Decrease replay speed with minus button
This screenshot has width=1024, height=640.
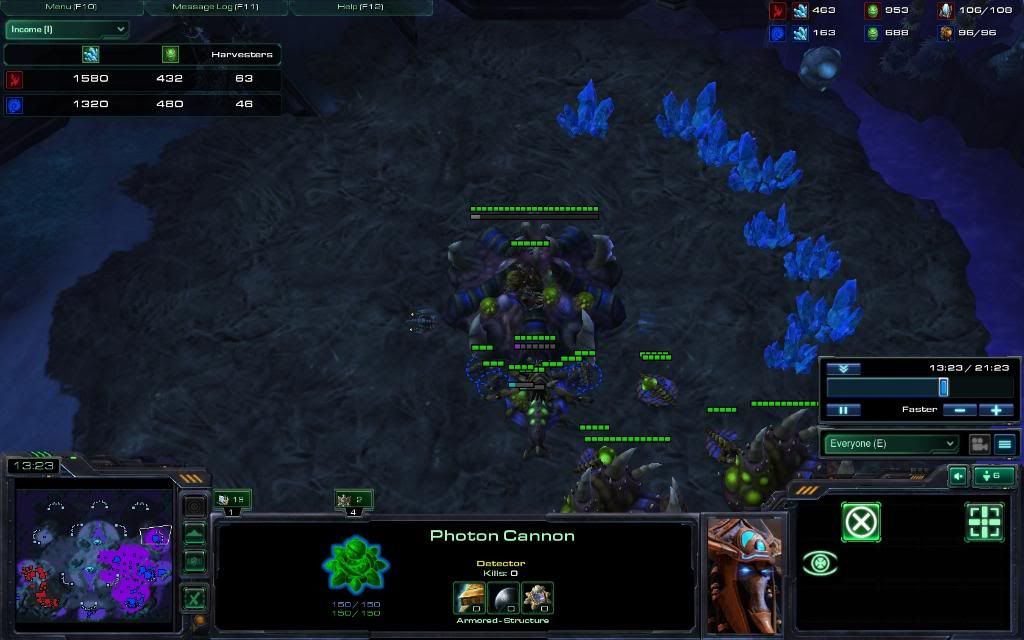(959, 410)
